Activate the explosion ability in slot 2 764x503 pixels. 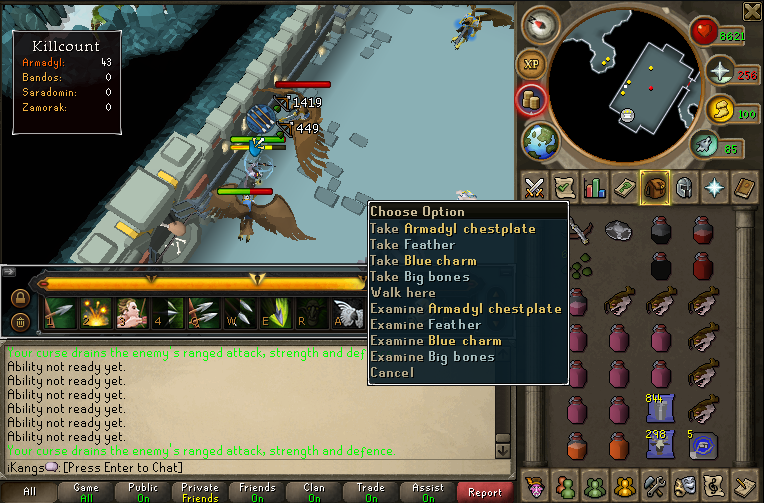coord(95,312)
